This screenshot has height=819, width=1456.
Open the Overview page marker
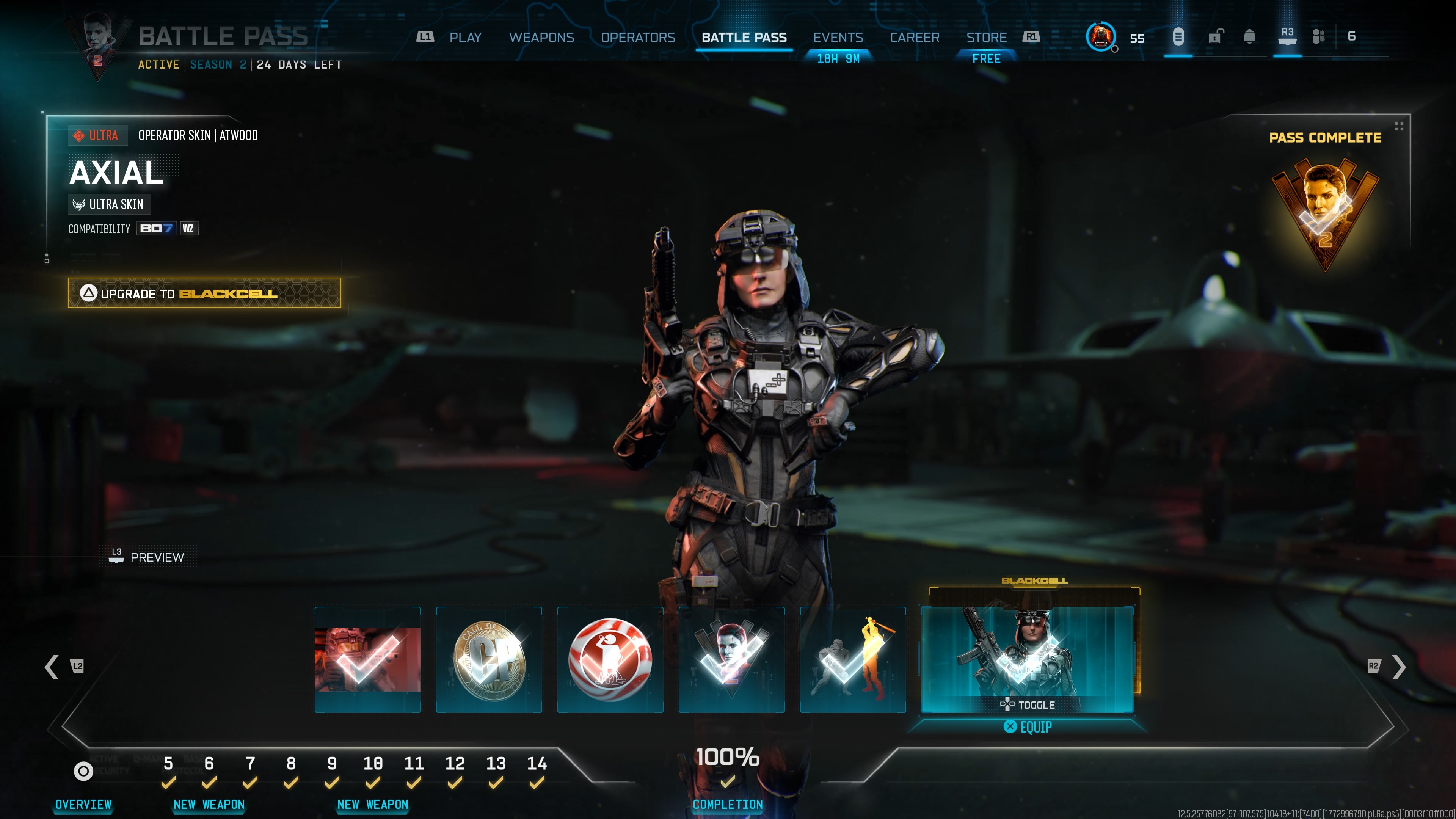tap(83, 771)
